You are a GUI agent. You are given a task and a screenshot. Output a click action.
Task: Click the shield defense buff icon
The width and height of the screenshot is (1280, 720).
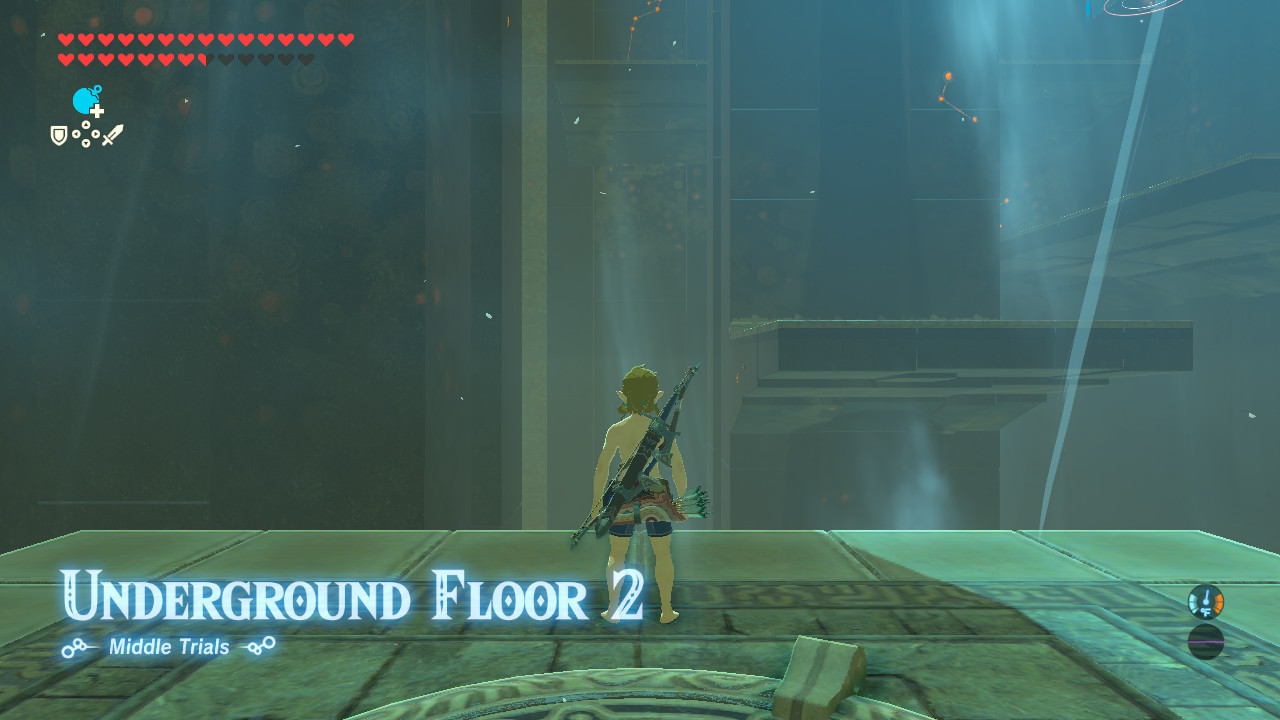(59, 136)
